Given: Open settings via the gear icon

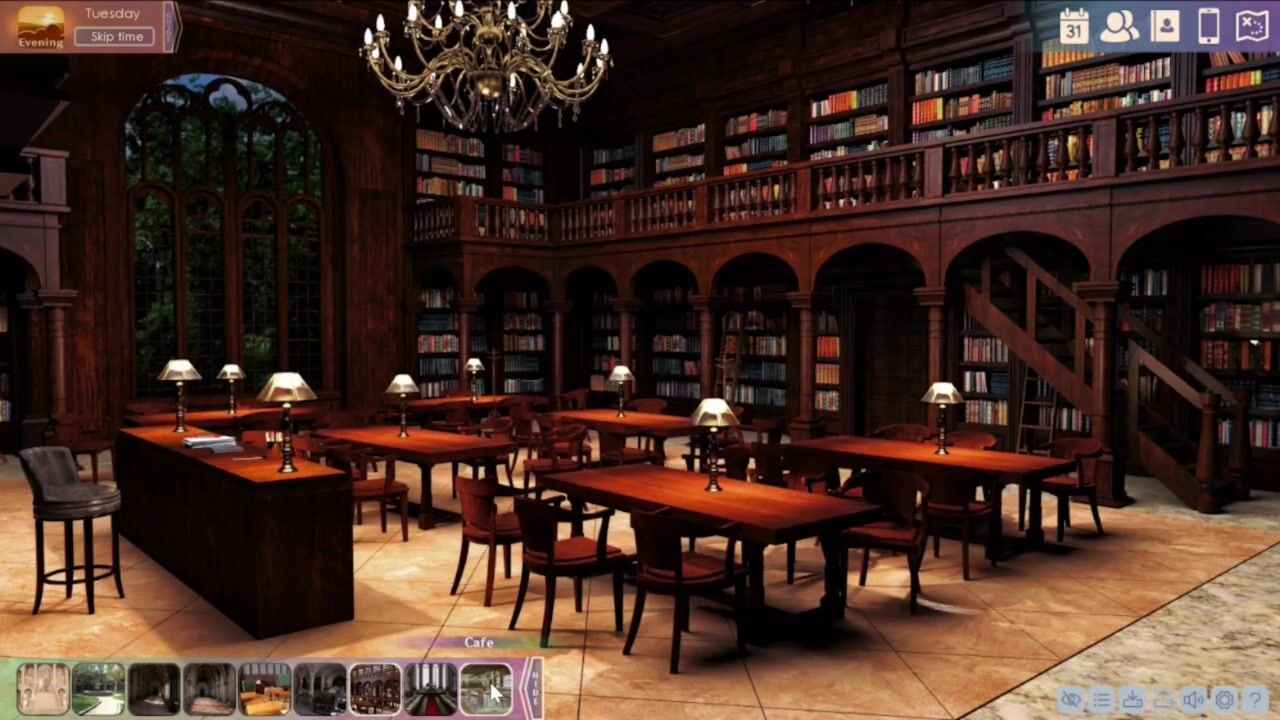Looking at the screenshot, I should click(x=1224, y=700).
